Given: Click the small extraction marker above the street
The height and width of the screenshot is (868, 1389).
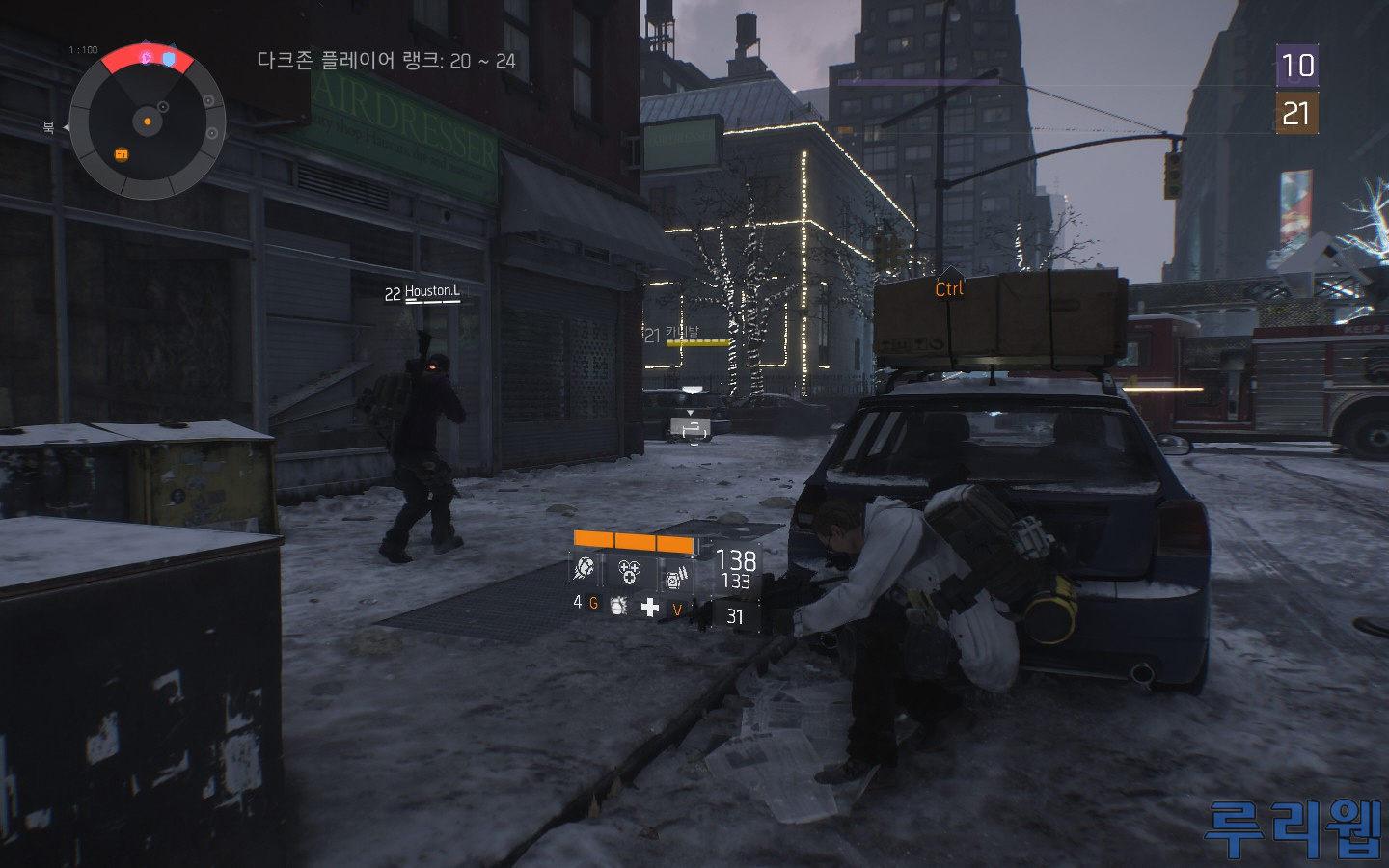Looking at the screenshot, I should [x=691, y=428].
